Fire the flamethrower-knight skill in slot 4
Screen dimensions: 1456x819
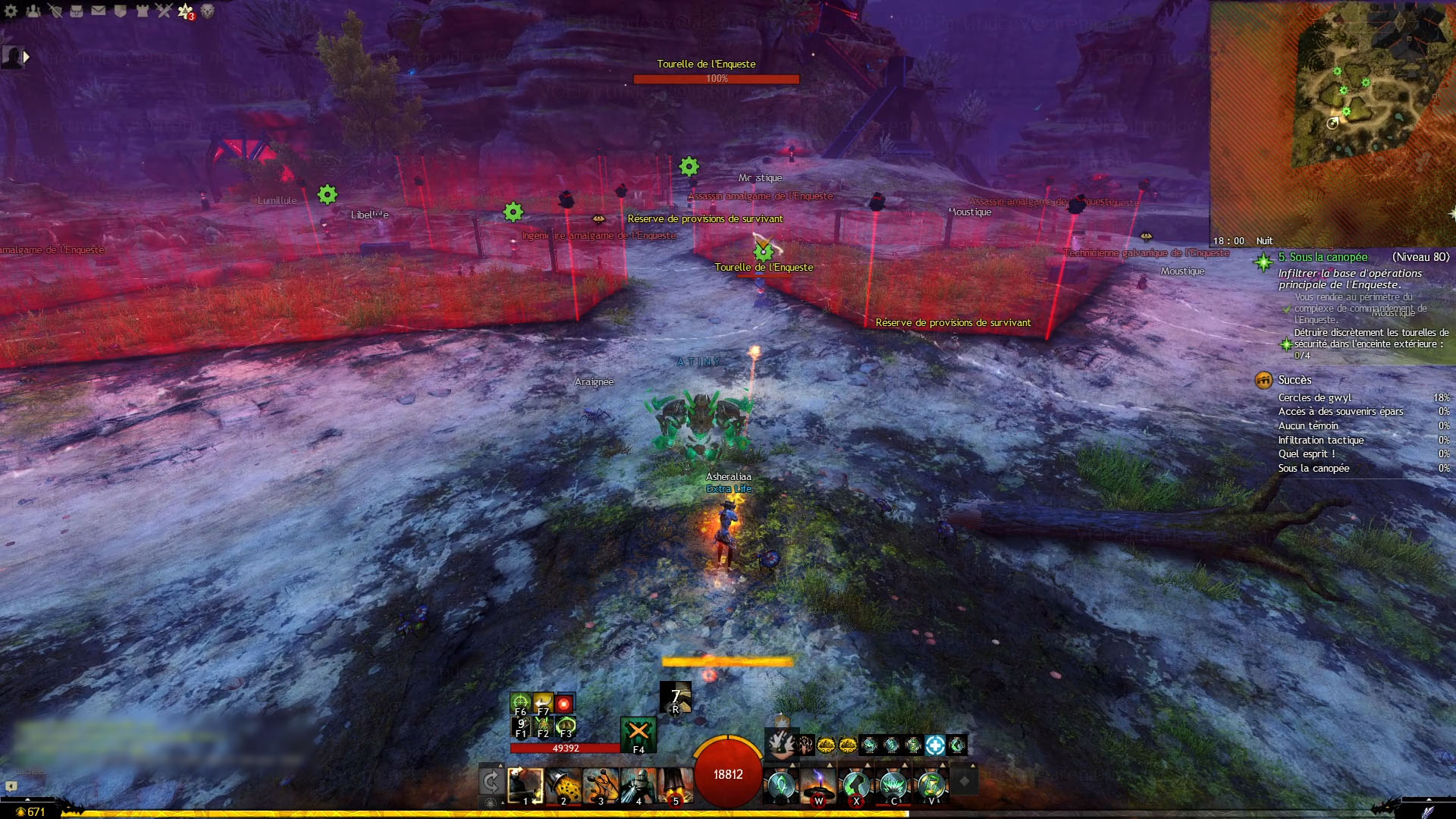[639, 785]
